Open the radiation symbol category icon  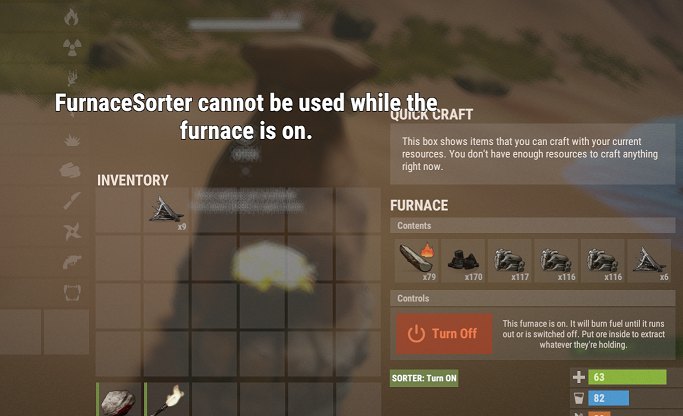pos(71,47)
